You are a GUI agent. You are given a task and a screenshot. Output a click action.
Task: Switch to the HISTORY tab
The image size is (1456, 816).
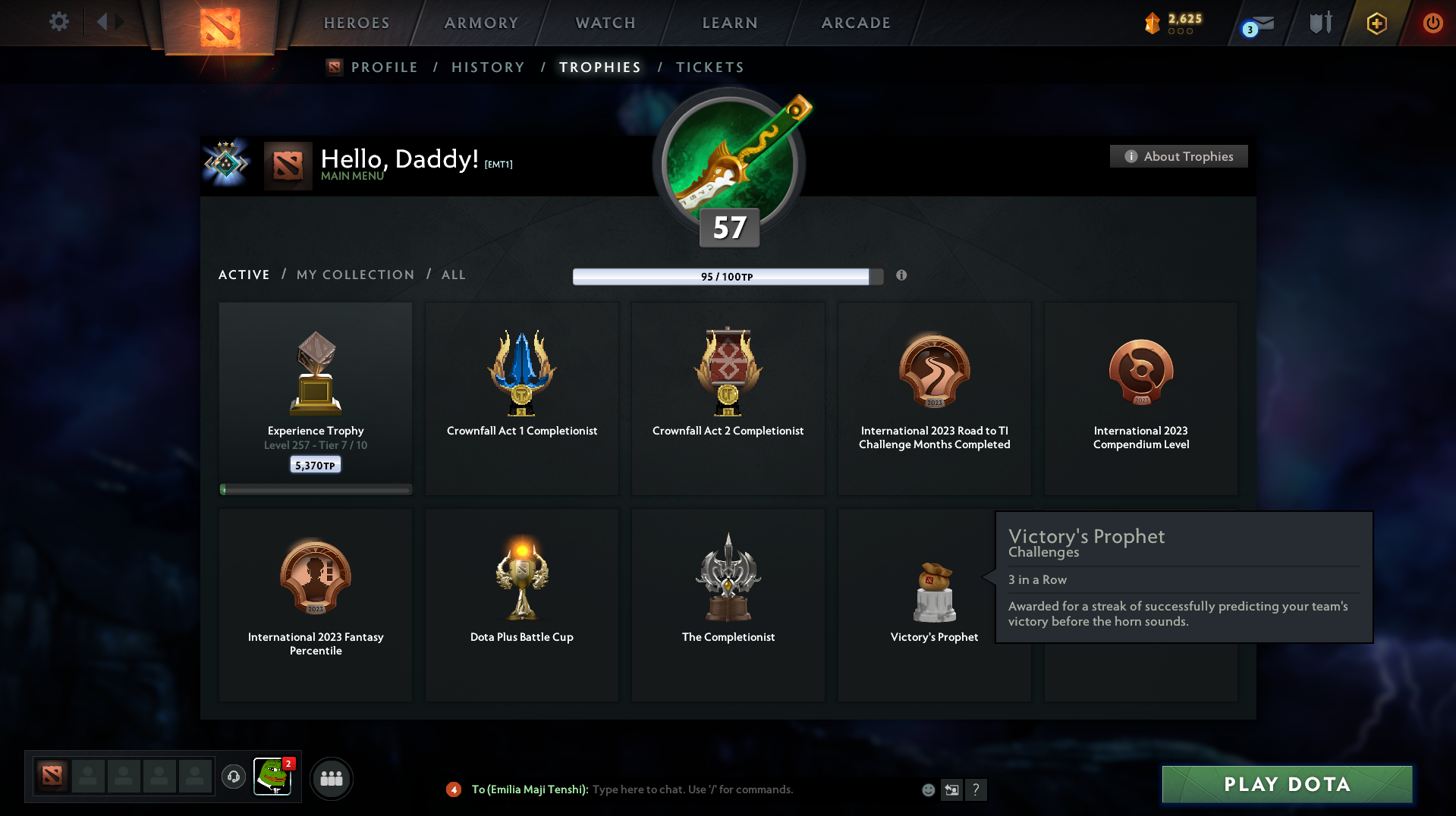(x=488, y=67)
